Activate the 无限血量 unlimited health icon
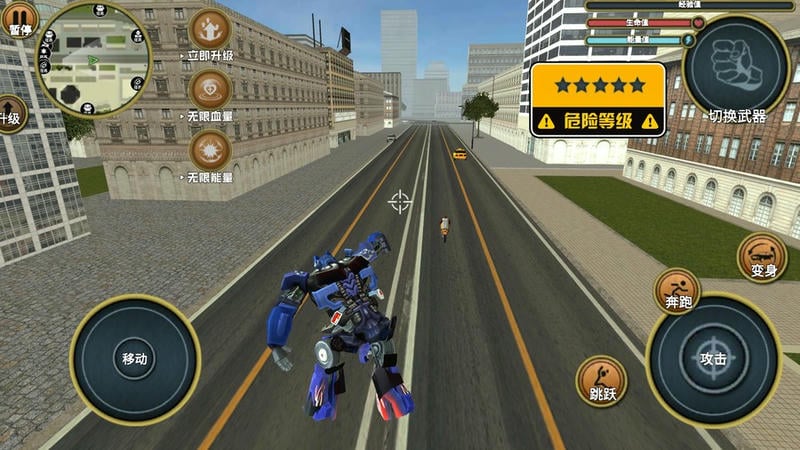Image resolution: width=800 pixels, height=450 pixels. coord(210,91)
